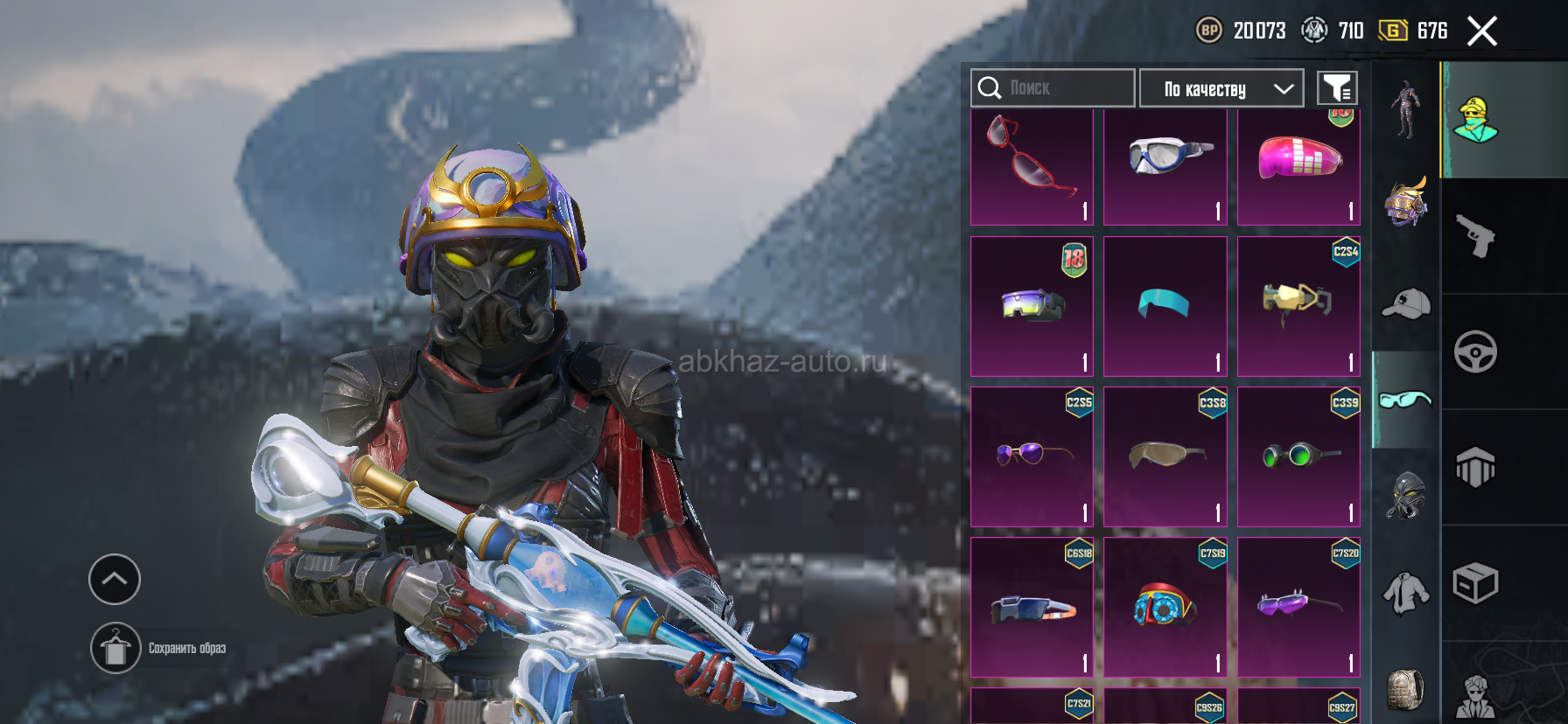Pick the teal headband item
The image size is (1568, 724).
(1165, 306)
